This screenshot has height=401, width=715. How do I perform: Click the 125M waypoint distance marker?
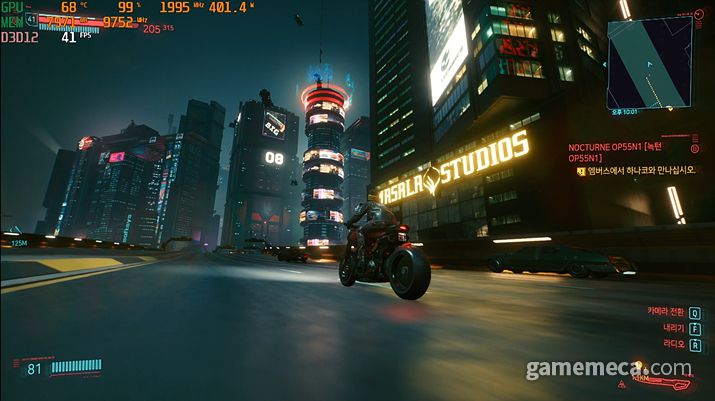pos(18,242)
